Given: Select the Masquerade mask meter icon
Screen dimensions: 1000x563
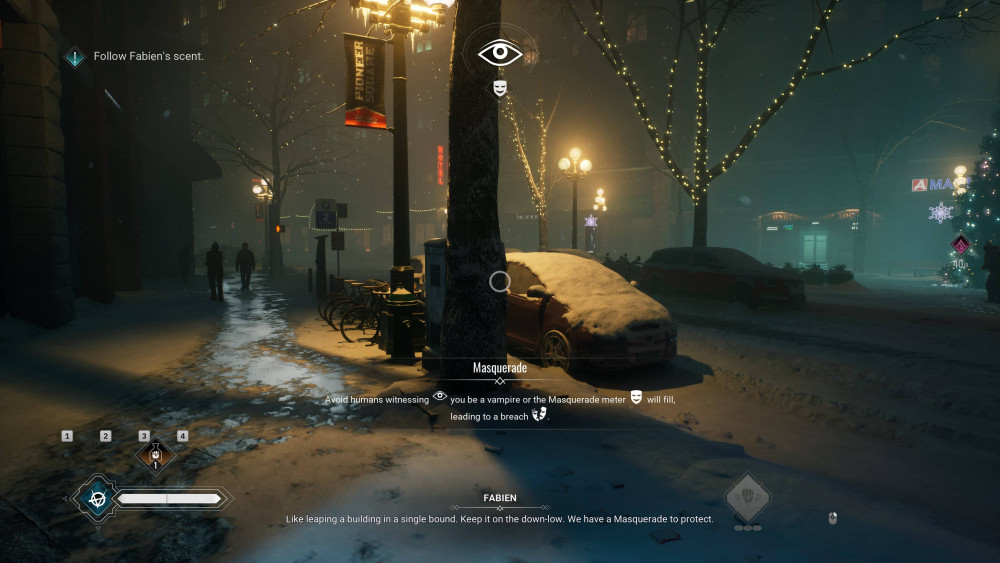Looking at the screenshot, I should pos(500,89).
